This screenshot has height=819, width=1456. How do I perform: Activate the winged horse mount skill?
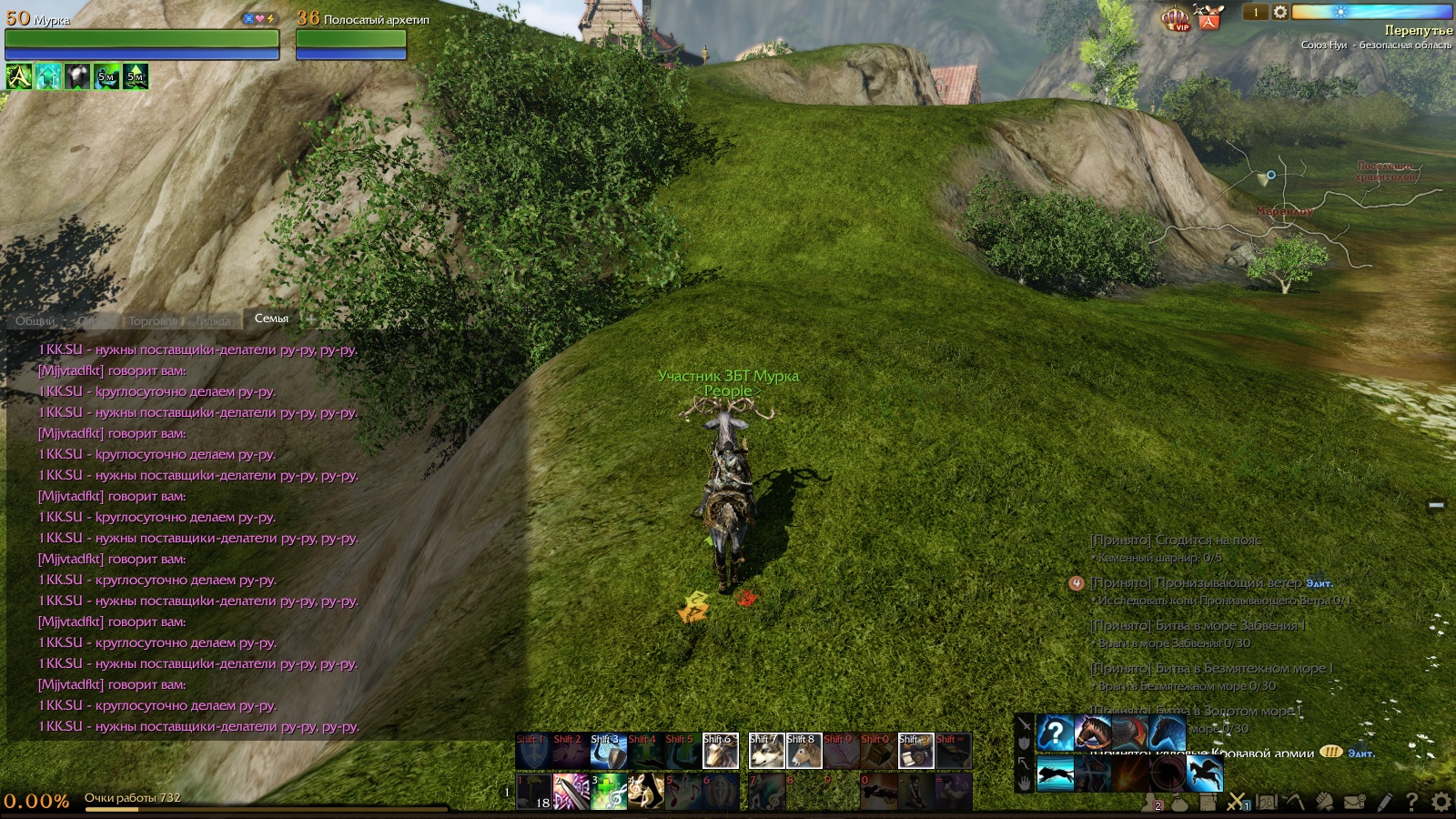1205,774
